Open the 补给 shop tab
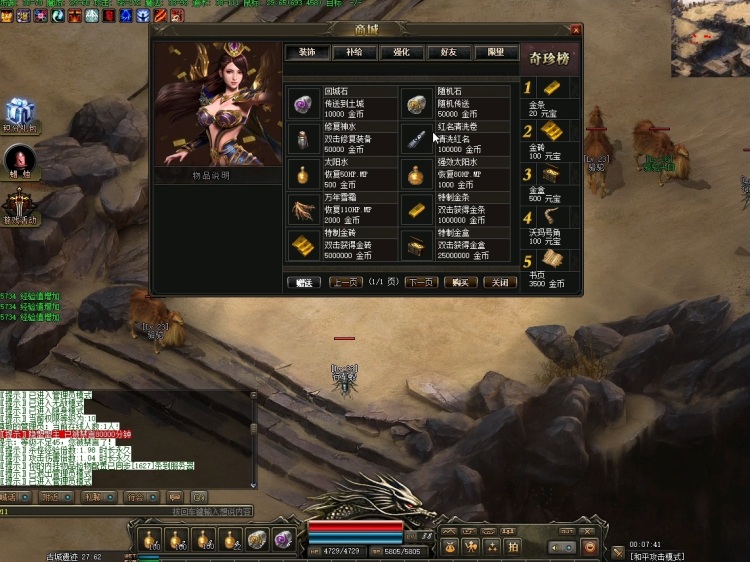Screen dimensions: 750x562 click(x=354, y=52)
